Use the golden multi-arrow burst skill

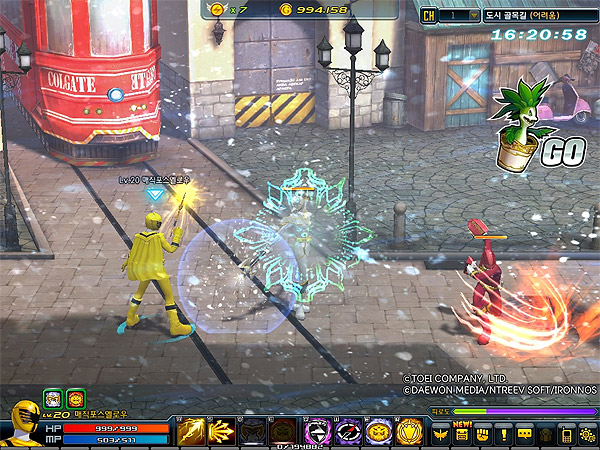(x=222, y=432)
